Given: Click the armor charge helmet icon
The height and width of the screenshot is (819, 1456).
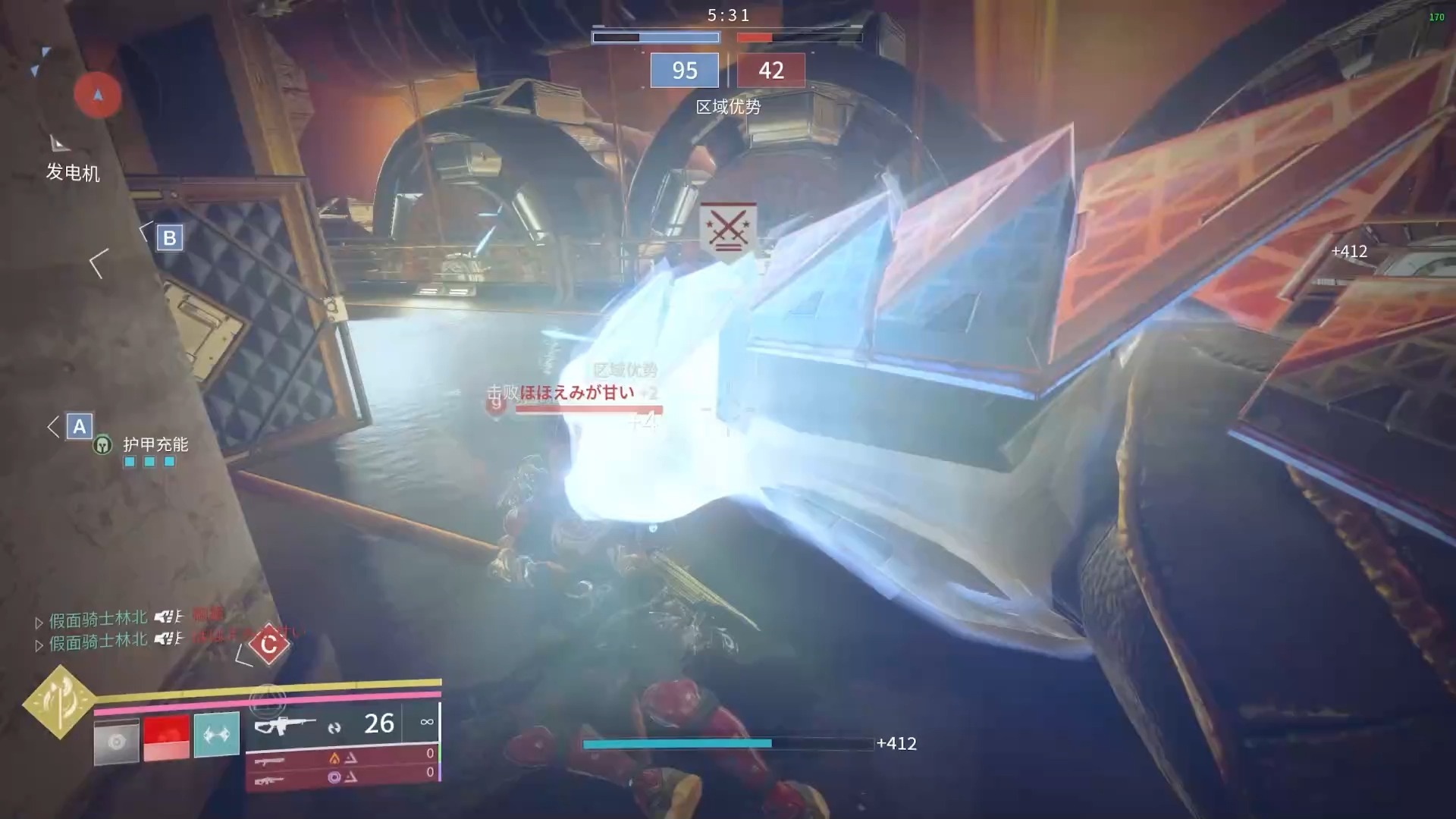Looking at the screenshot, I should (102, 445).
